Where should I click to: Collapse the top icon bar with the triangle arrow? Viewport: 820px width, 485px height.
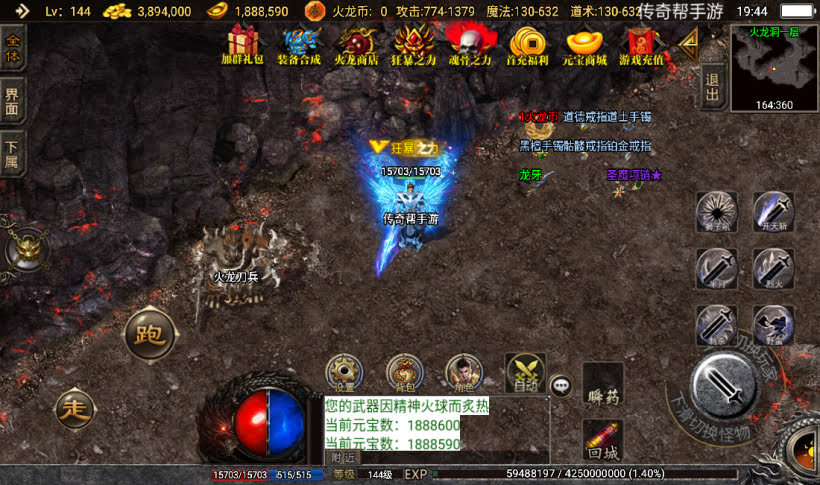coord(687,40)
